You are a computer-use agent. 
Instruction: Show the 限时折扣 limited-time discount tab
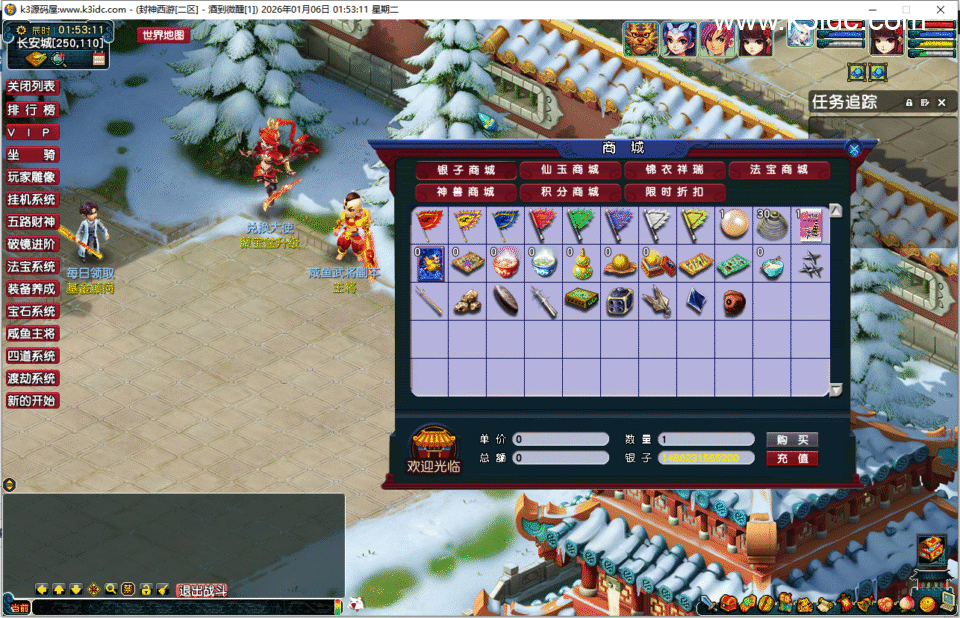(x=674, y=192)
